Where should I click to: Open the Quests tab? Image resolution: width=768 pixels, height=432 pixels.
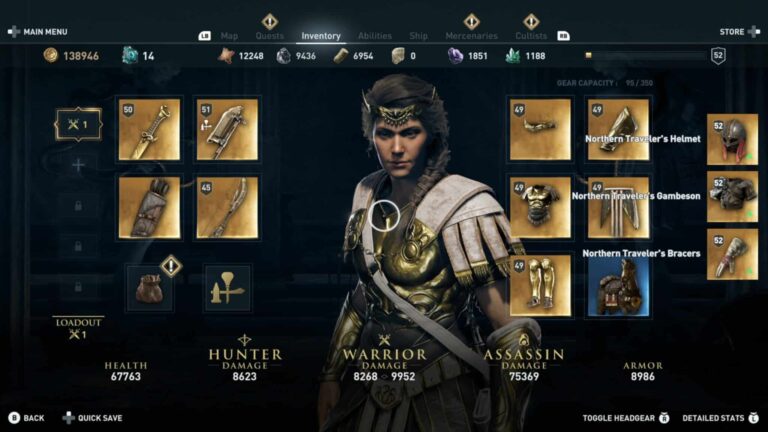tap(269, 36)
